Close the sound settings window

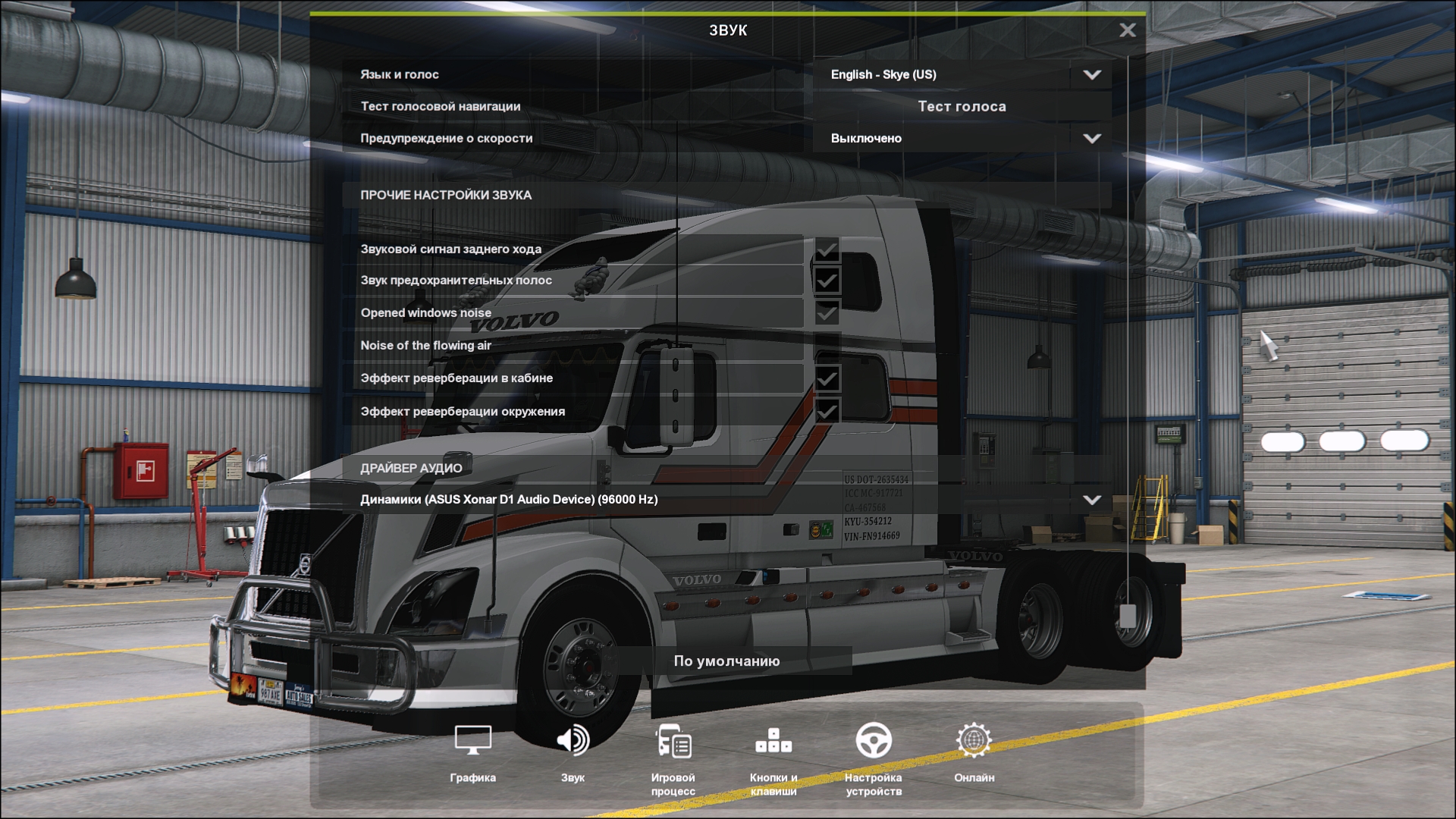(1128, 30)
